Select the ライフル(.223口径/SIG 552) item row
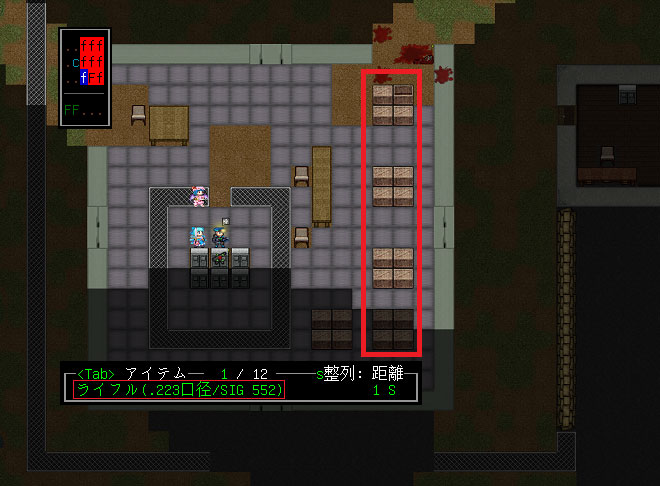The image size is (660, 486). coord(180,390)
